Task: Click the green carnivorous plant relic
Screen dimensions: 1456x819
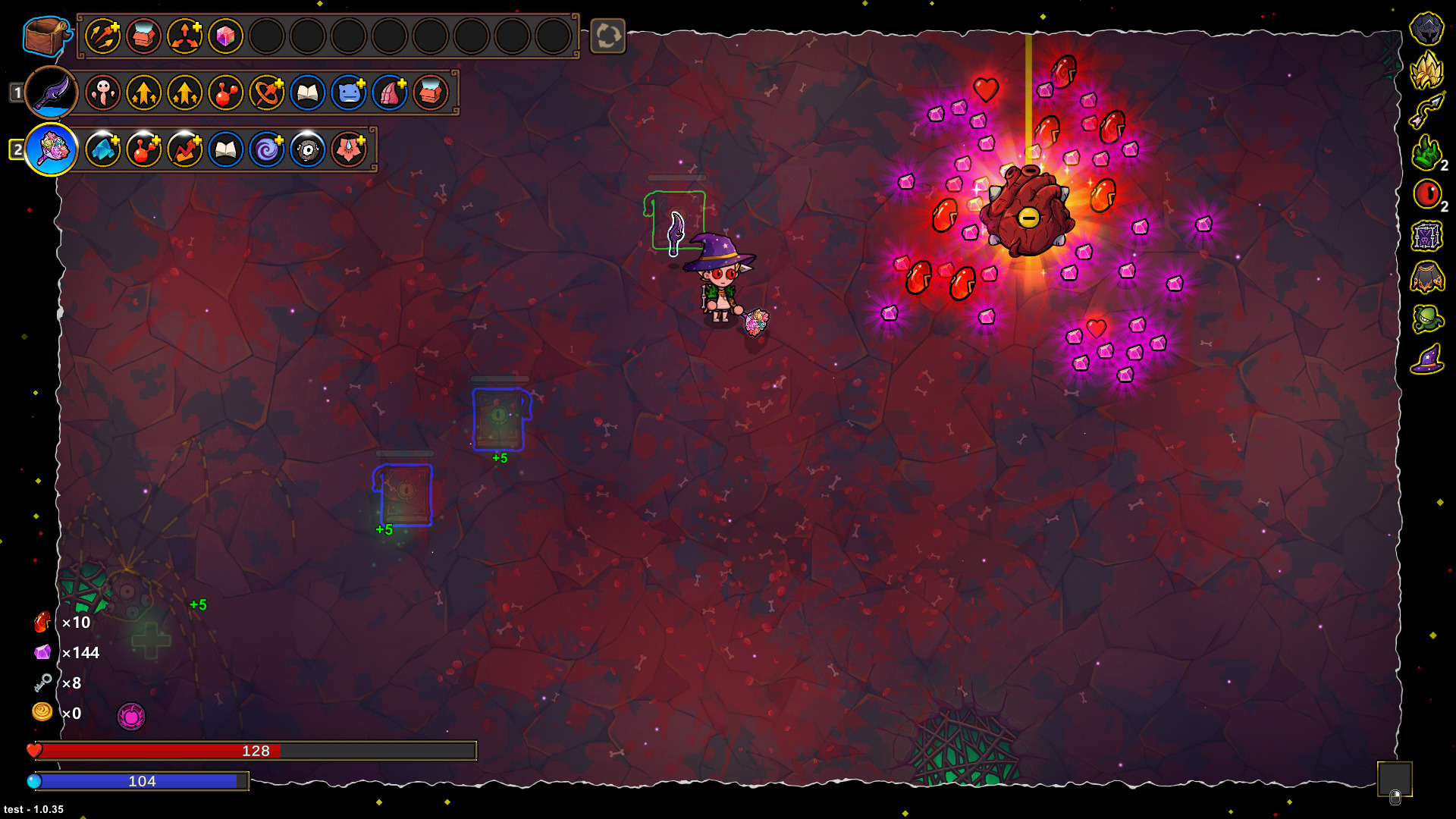Action: (1426, 318)
